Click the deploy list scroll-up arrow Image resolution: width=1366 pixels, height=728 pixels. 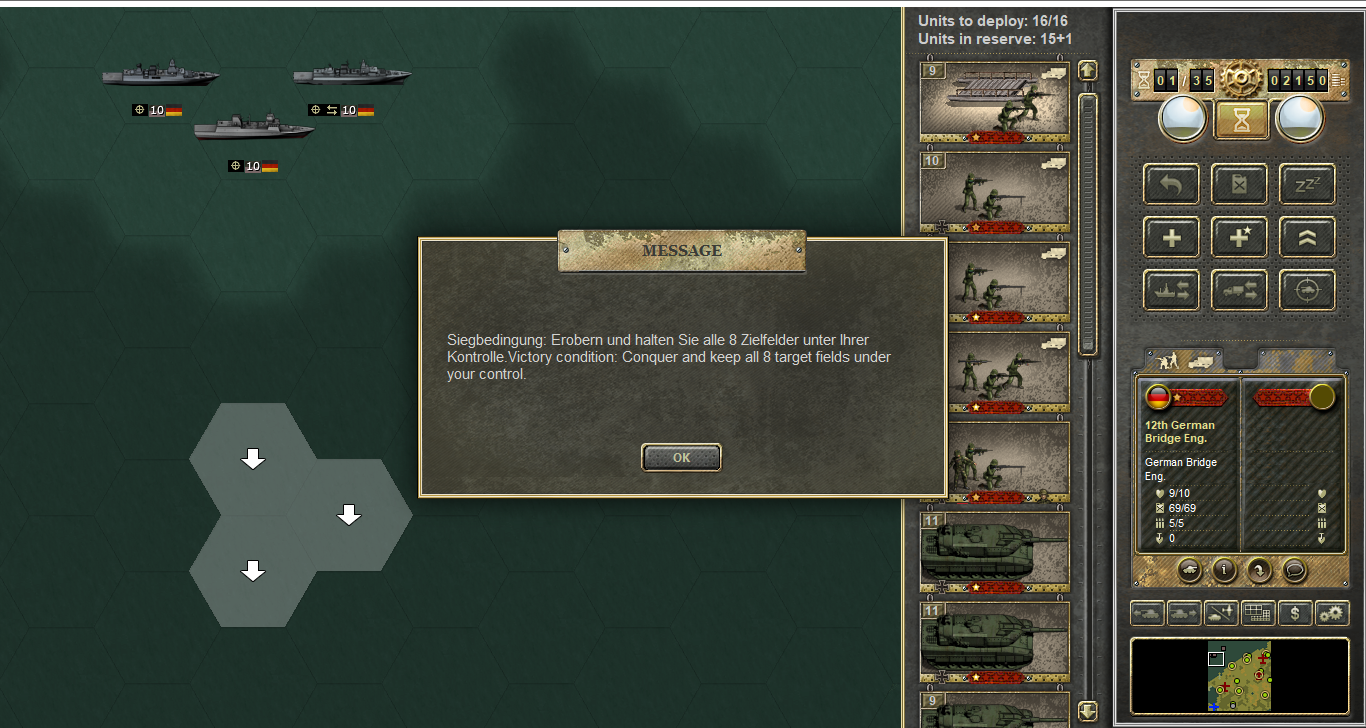point(1087,71)
